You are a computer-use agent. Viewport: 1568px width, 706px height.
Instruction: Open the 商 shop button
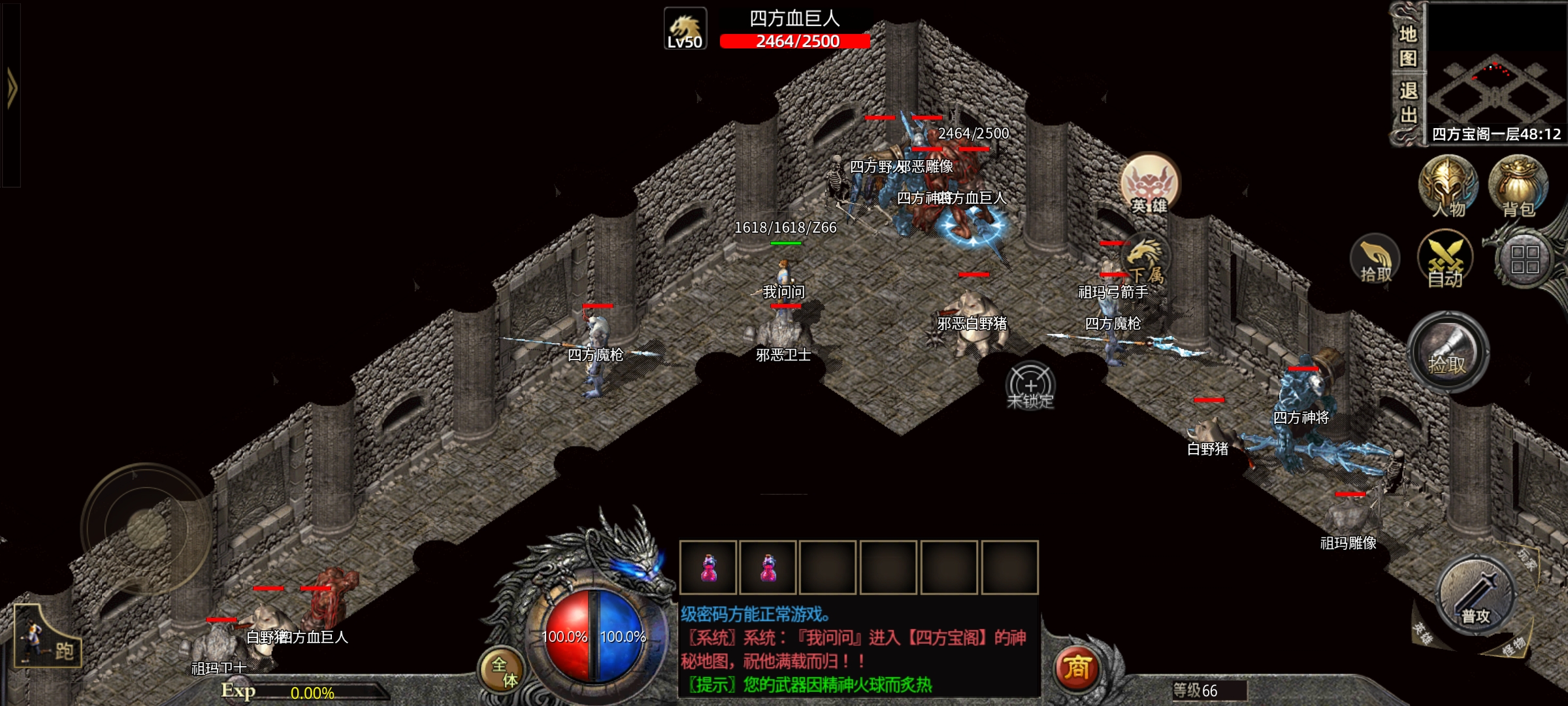(x=1077, y=668)
